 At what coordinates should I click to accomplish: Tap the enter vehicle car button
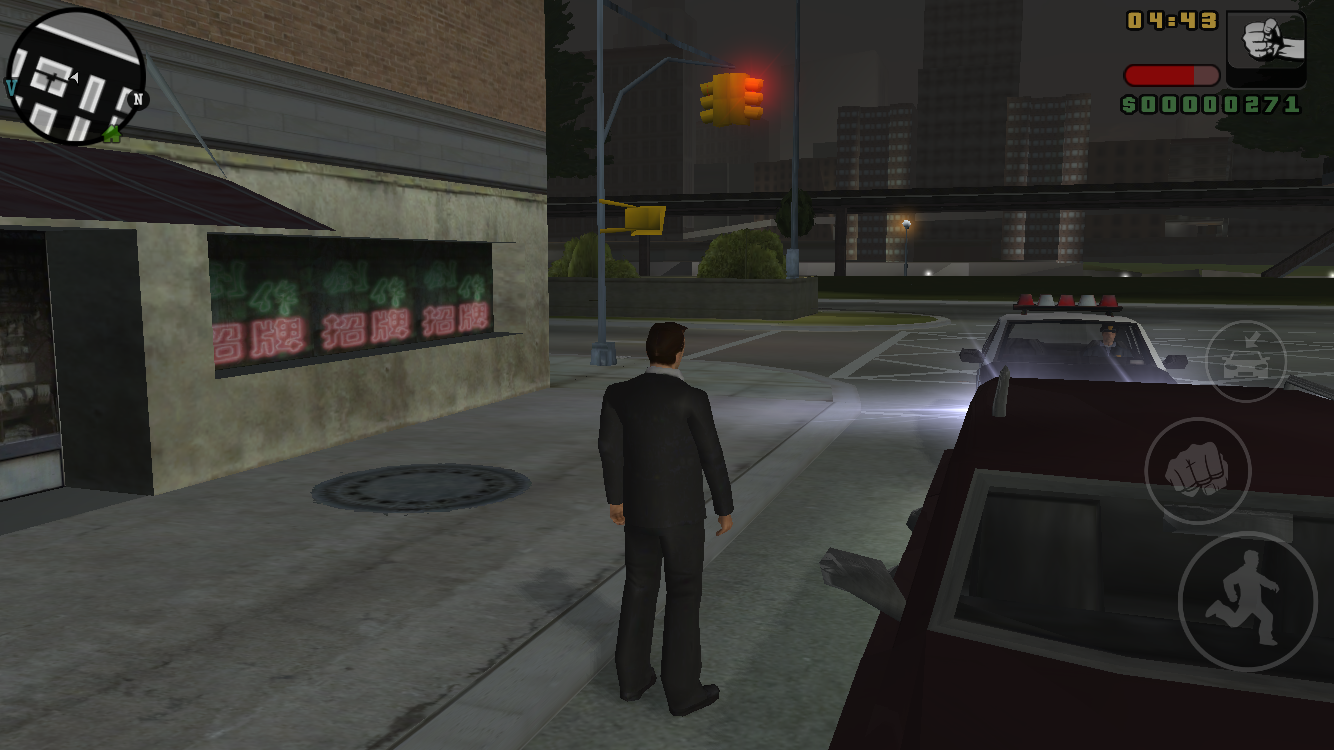[x=1245, y=361]
